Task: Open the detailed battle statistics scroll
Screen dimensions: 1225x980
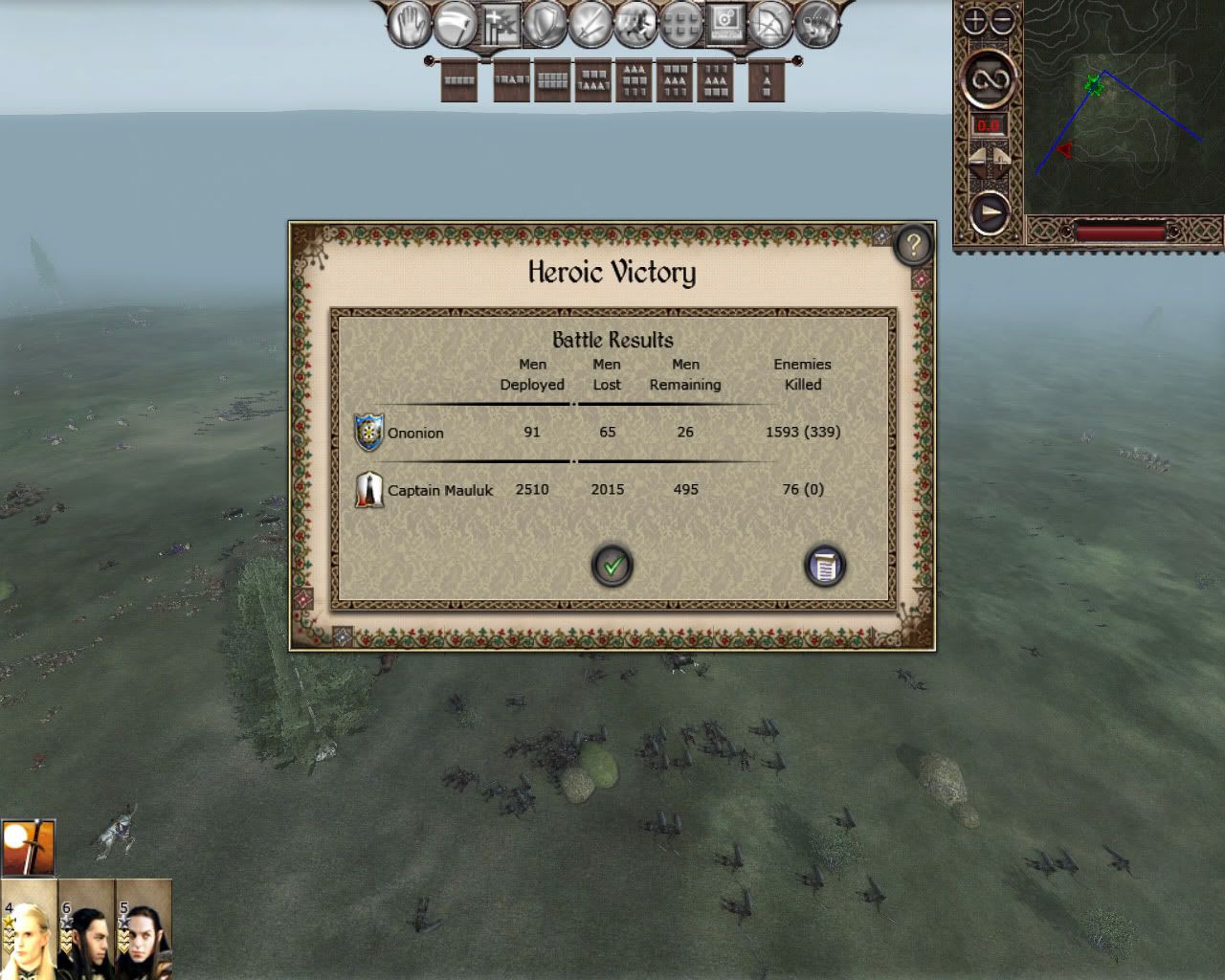Action: [824, 566]
